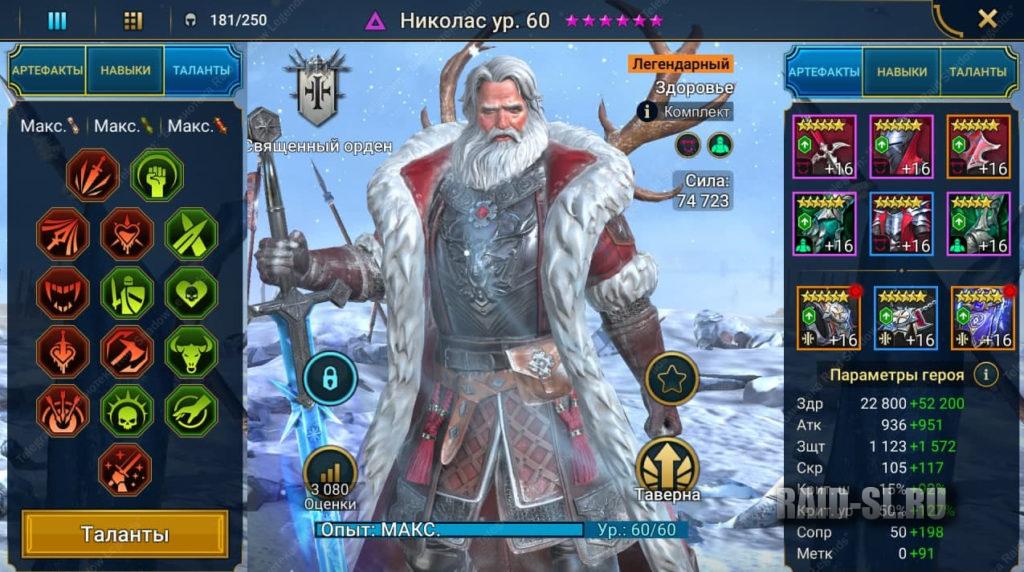Image resolution: width=1024 pixels, height=572 pixels.
Task: Open the Оценки ratings button
Action: click(331, 476)
